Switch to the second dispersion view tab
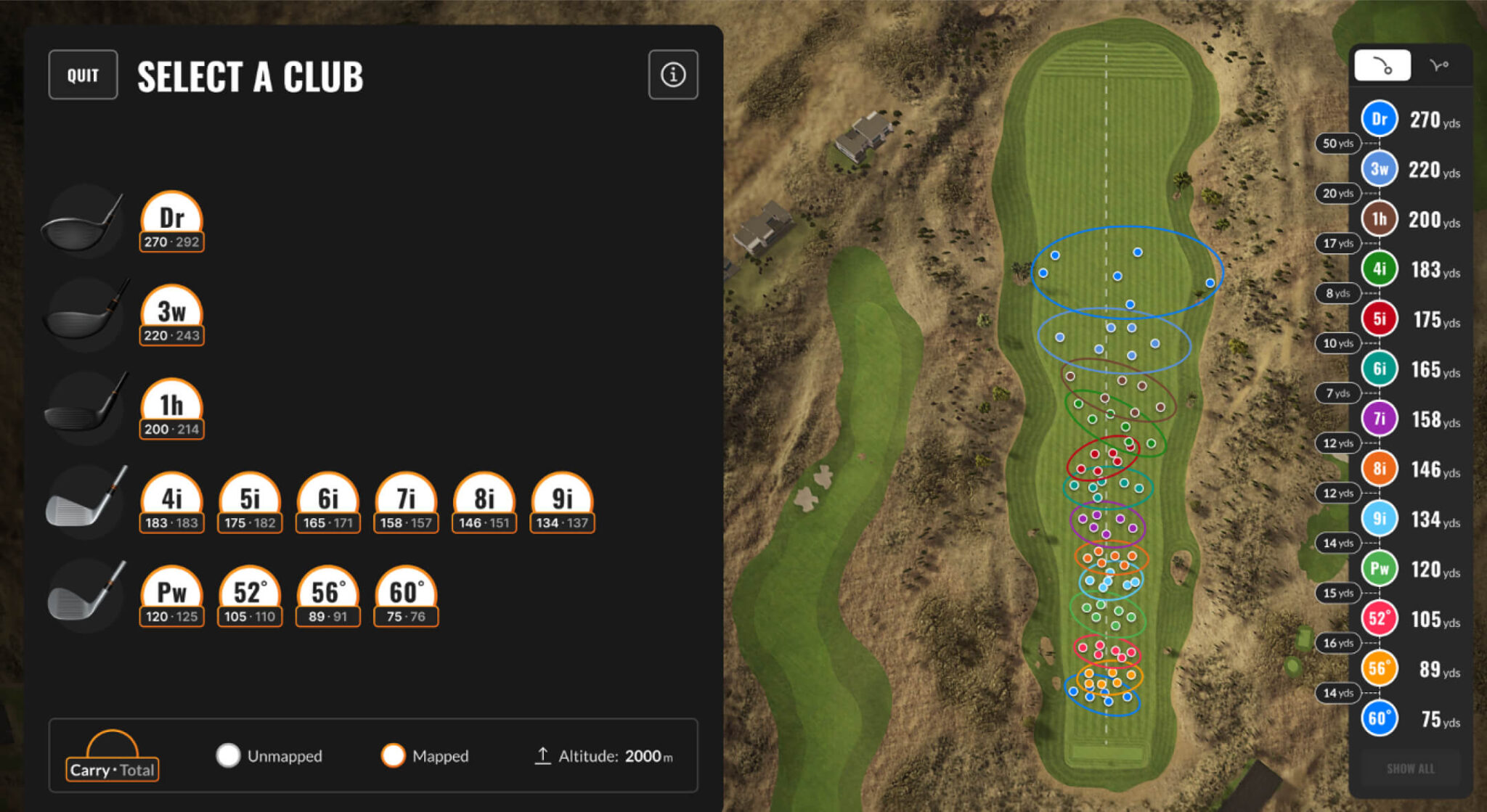This screenshot has width=1487, height=812. [1439, 66]
